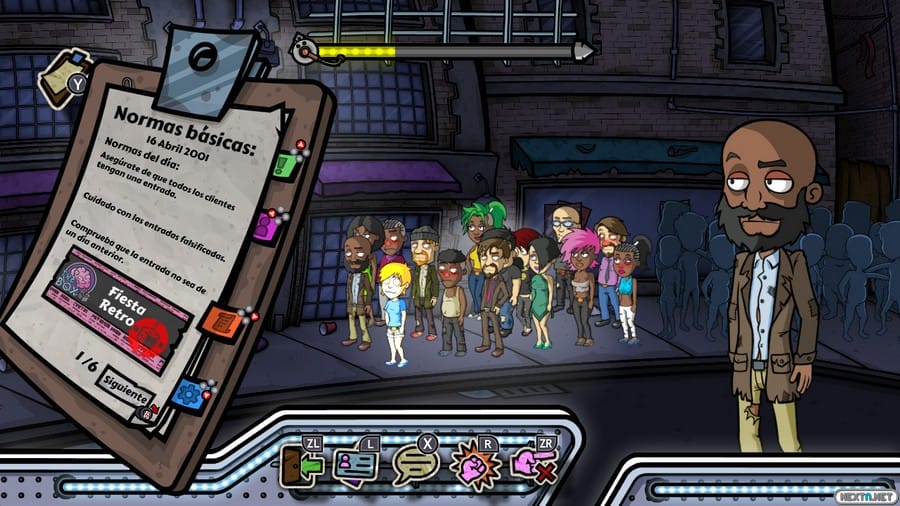This screenshot has width=900, height=506.
Task: Open the blue gear clipboard tab
Action: (187, 393)
